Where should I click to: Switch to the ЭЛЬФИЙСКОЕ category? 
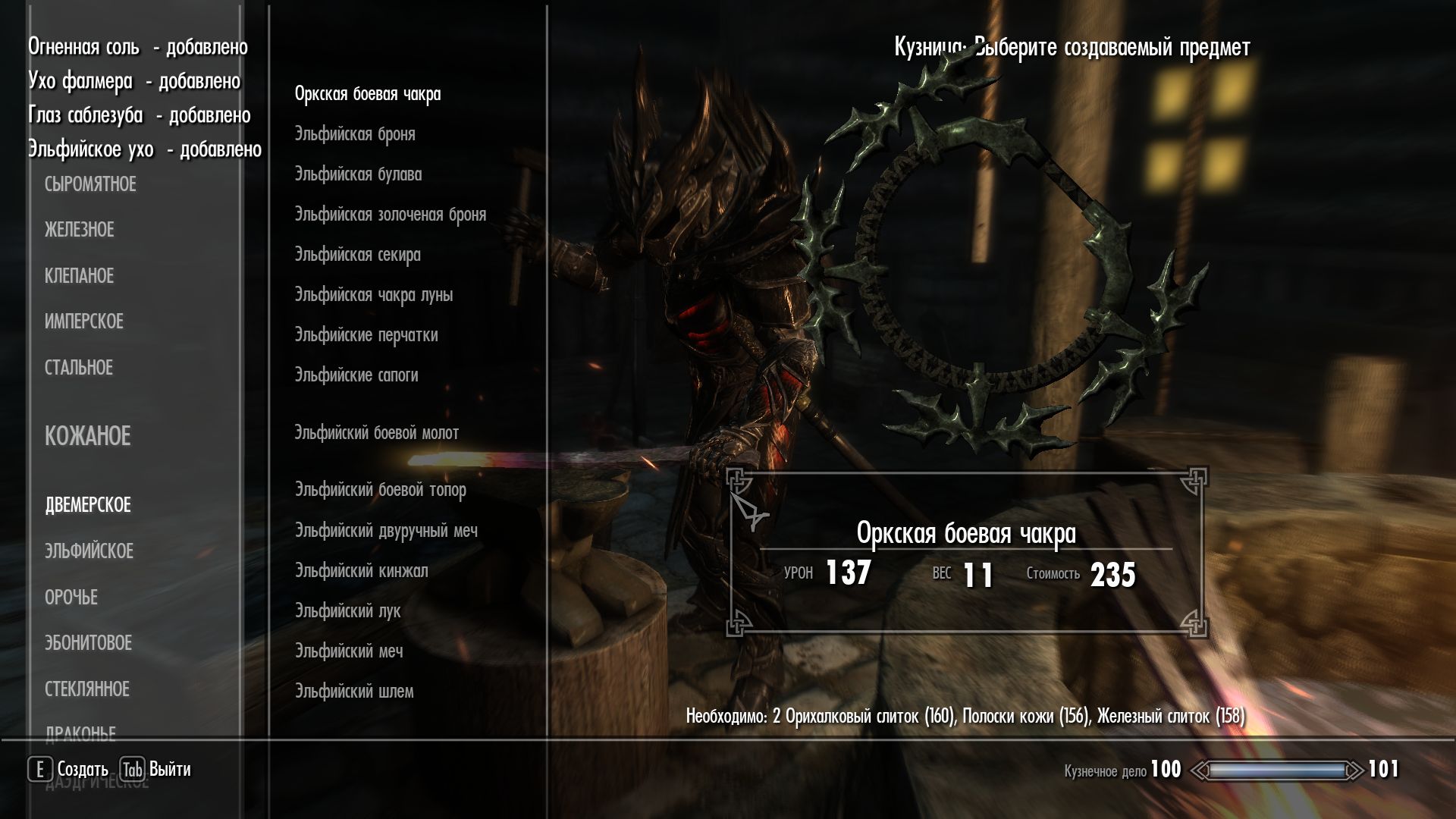pos(89,551)
